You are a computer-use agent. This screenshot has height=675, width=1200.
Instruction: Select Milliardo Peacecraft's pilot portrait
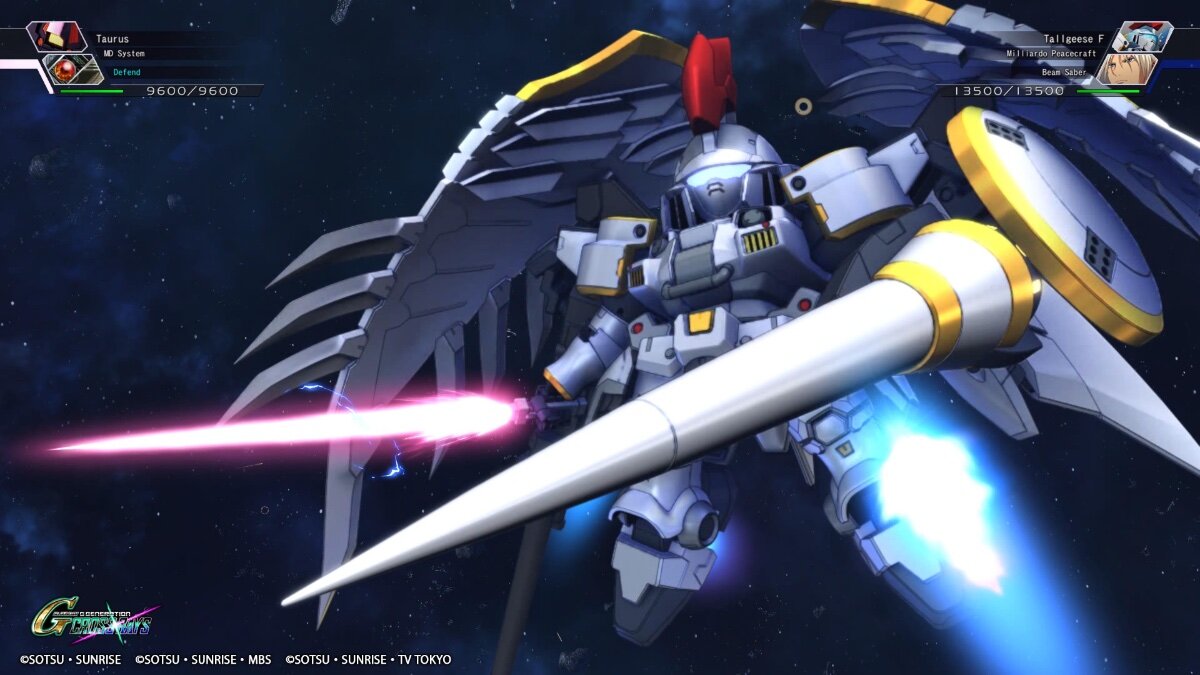tap(1126, 69)
